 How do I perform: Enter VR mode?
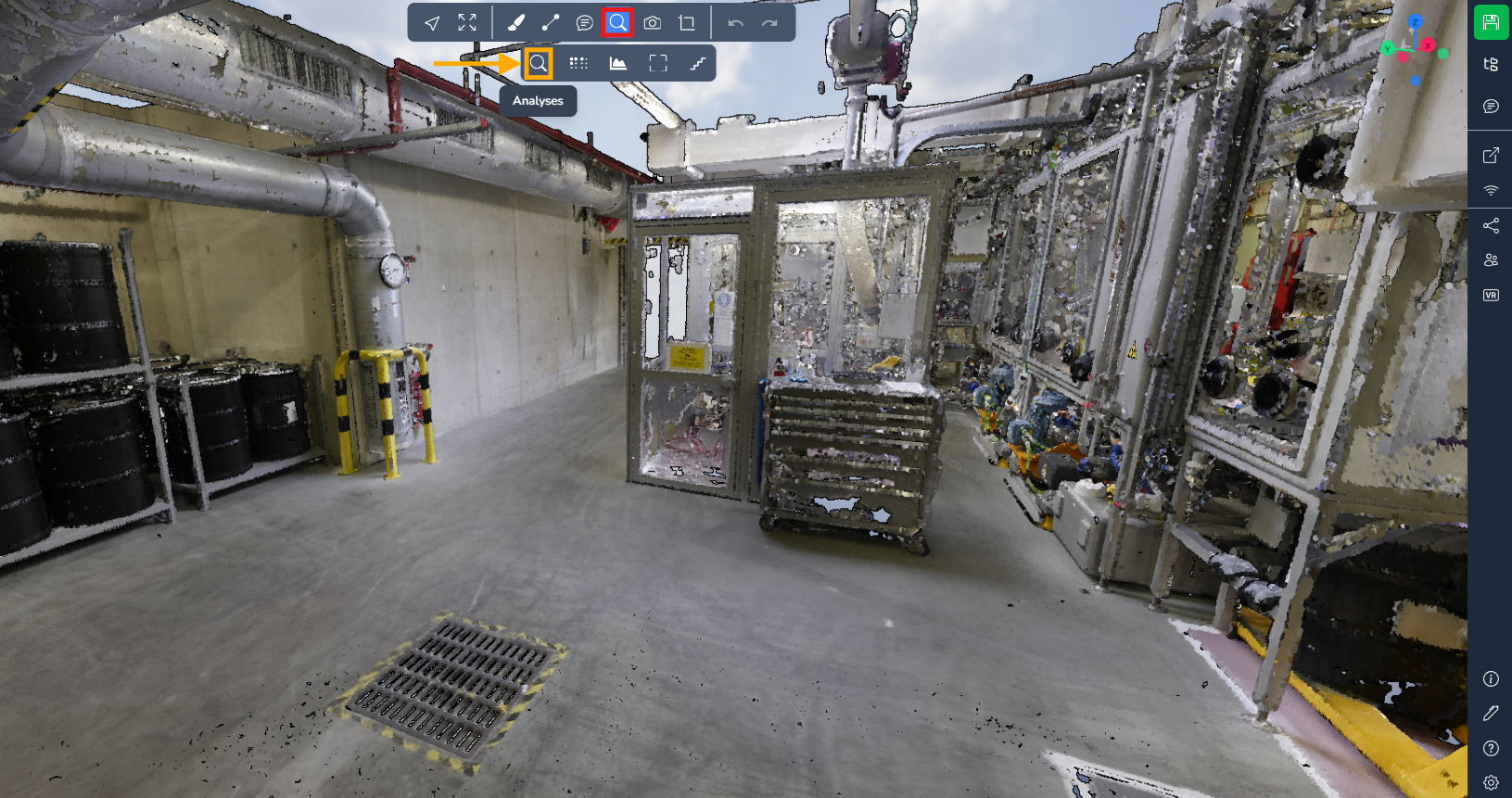click(1491, 296)
